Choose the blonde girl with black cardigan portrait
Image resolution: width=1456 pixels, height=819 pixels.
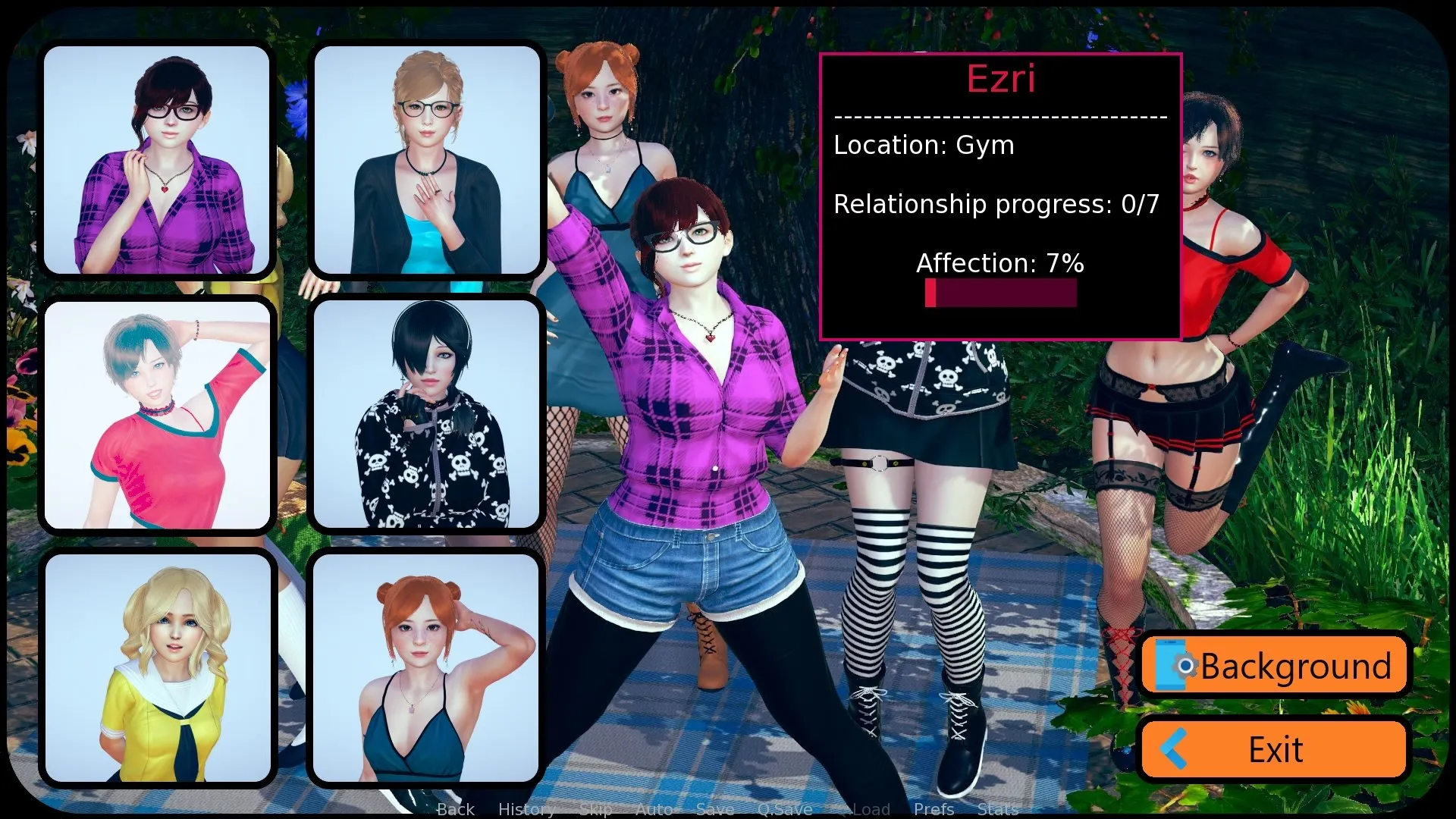click(428, 160)
